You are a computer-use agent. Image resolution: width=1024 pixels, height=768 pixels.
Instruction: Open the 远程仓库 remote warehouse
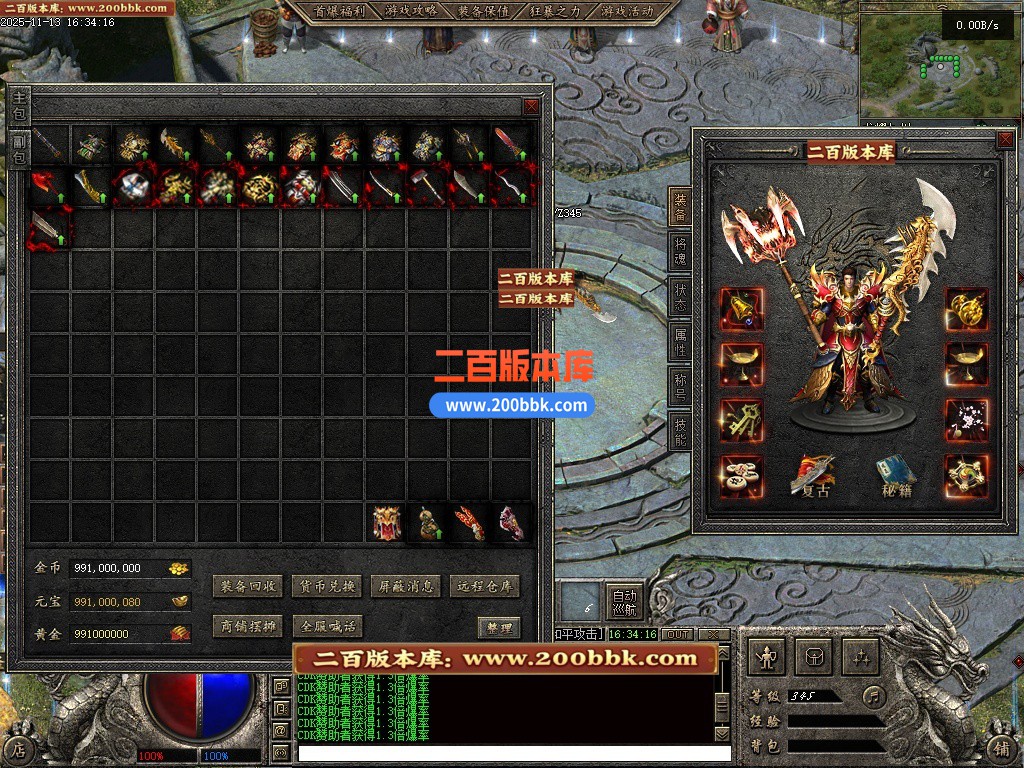pos(485,587)
